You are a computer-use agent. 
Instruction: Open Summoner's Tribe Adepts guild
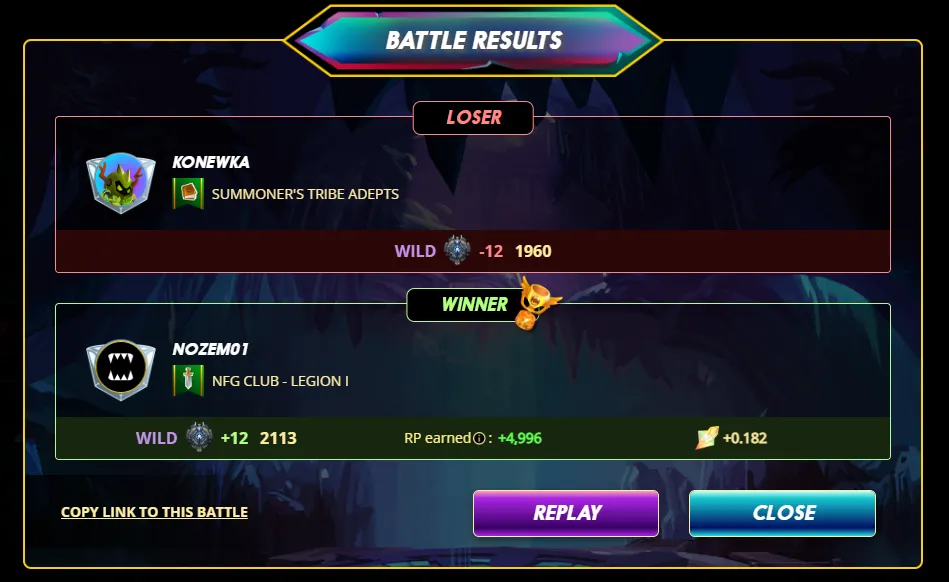tap(304, 194)
